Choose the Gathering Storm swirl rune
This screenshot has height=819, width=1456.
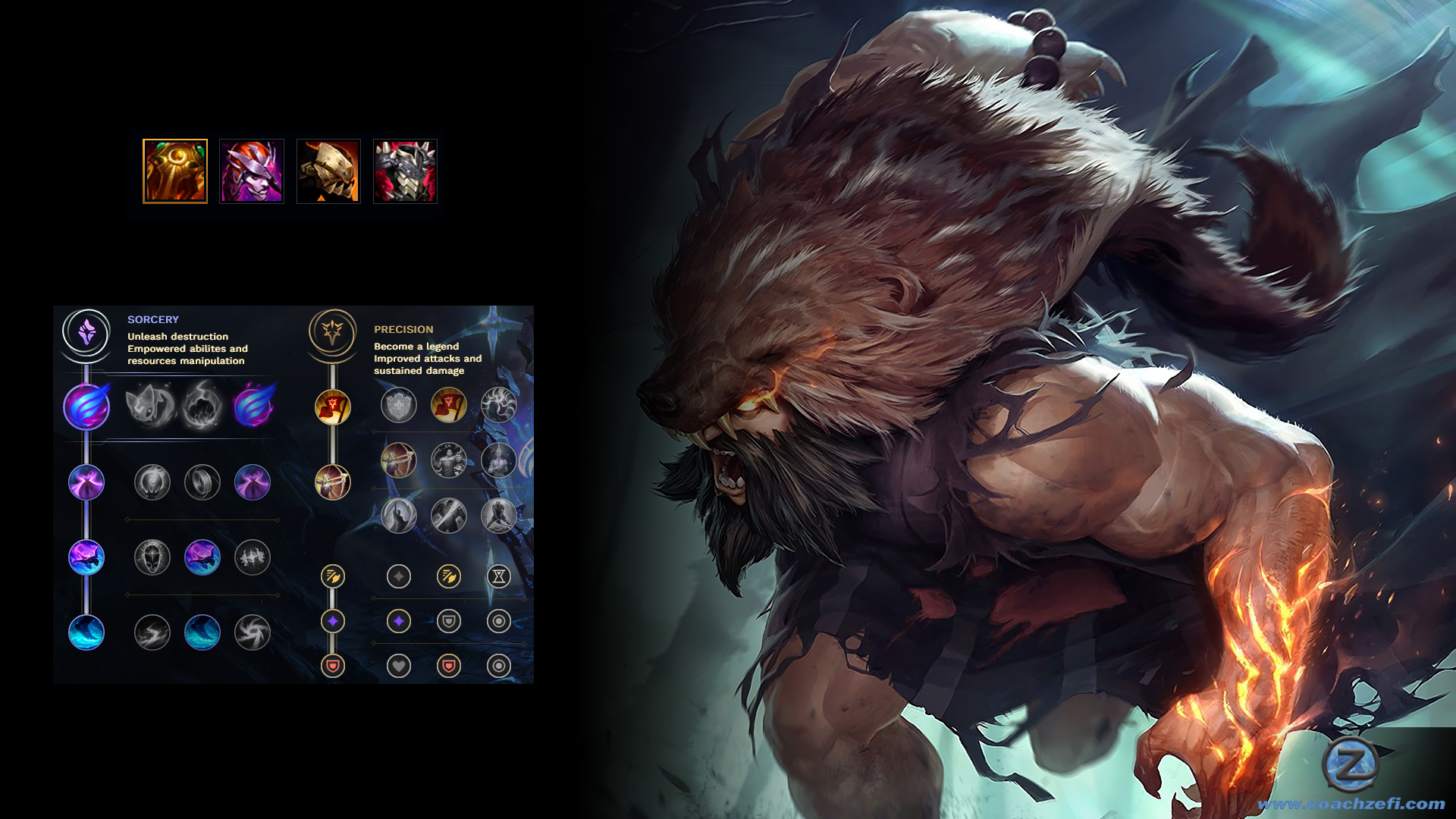[253, 633]
